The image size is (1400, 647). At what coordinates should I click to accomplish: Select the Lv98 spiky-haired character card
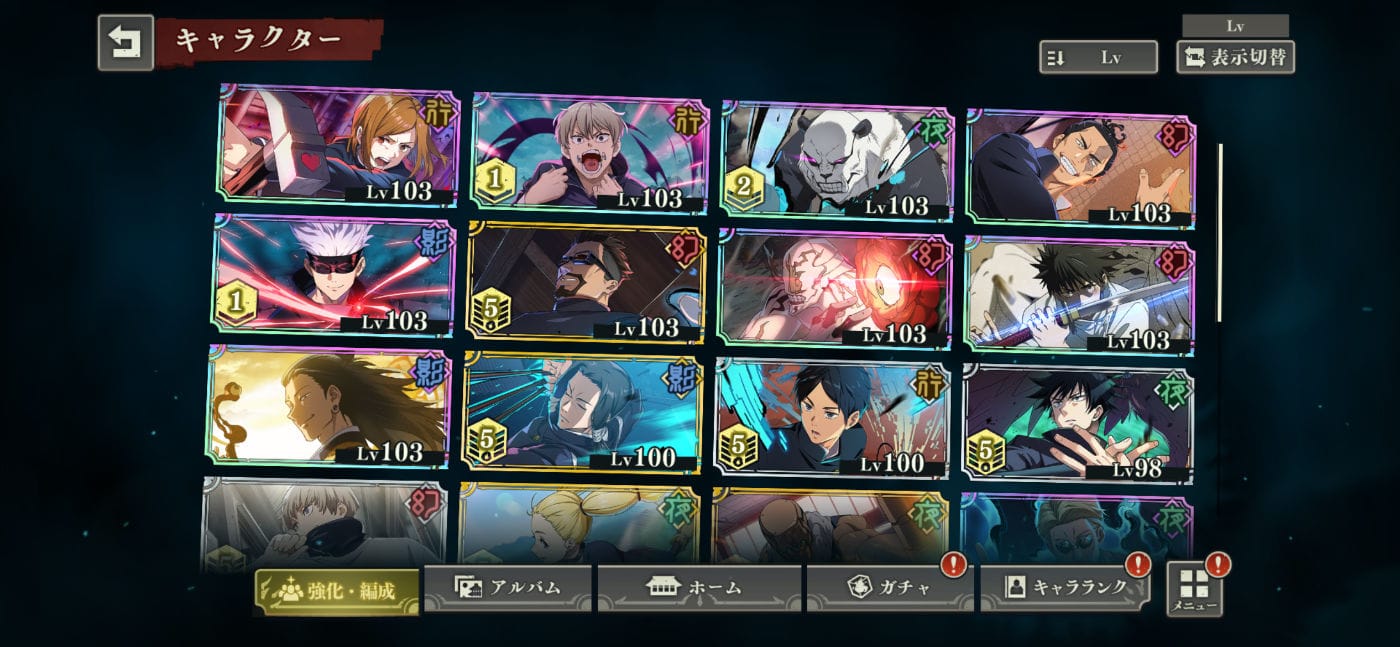1077,422
